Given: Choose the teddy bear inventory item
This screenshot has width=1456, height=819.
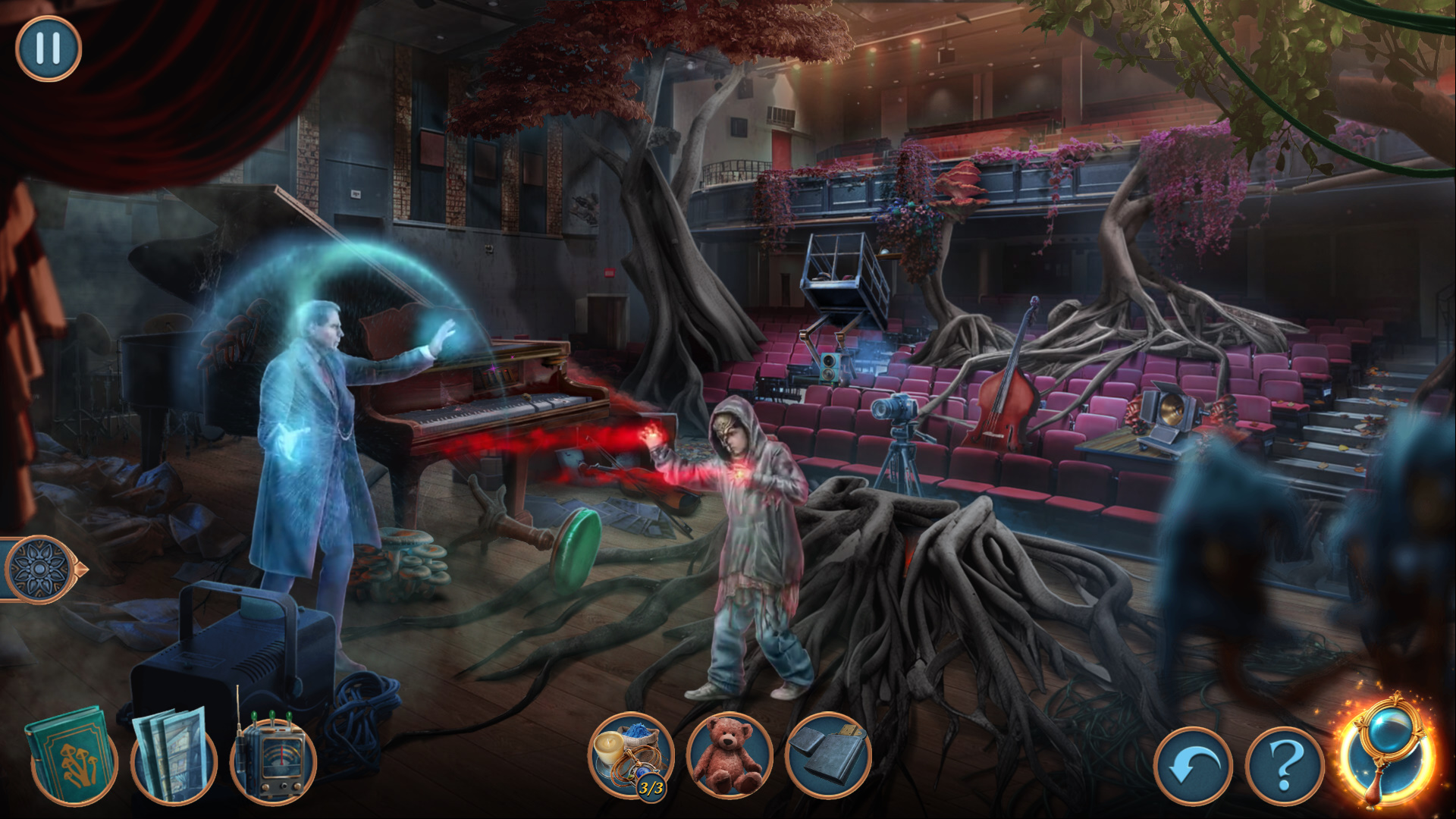Looking at the screenshot, I should pyautogui.click(x=729, y=755).
